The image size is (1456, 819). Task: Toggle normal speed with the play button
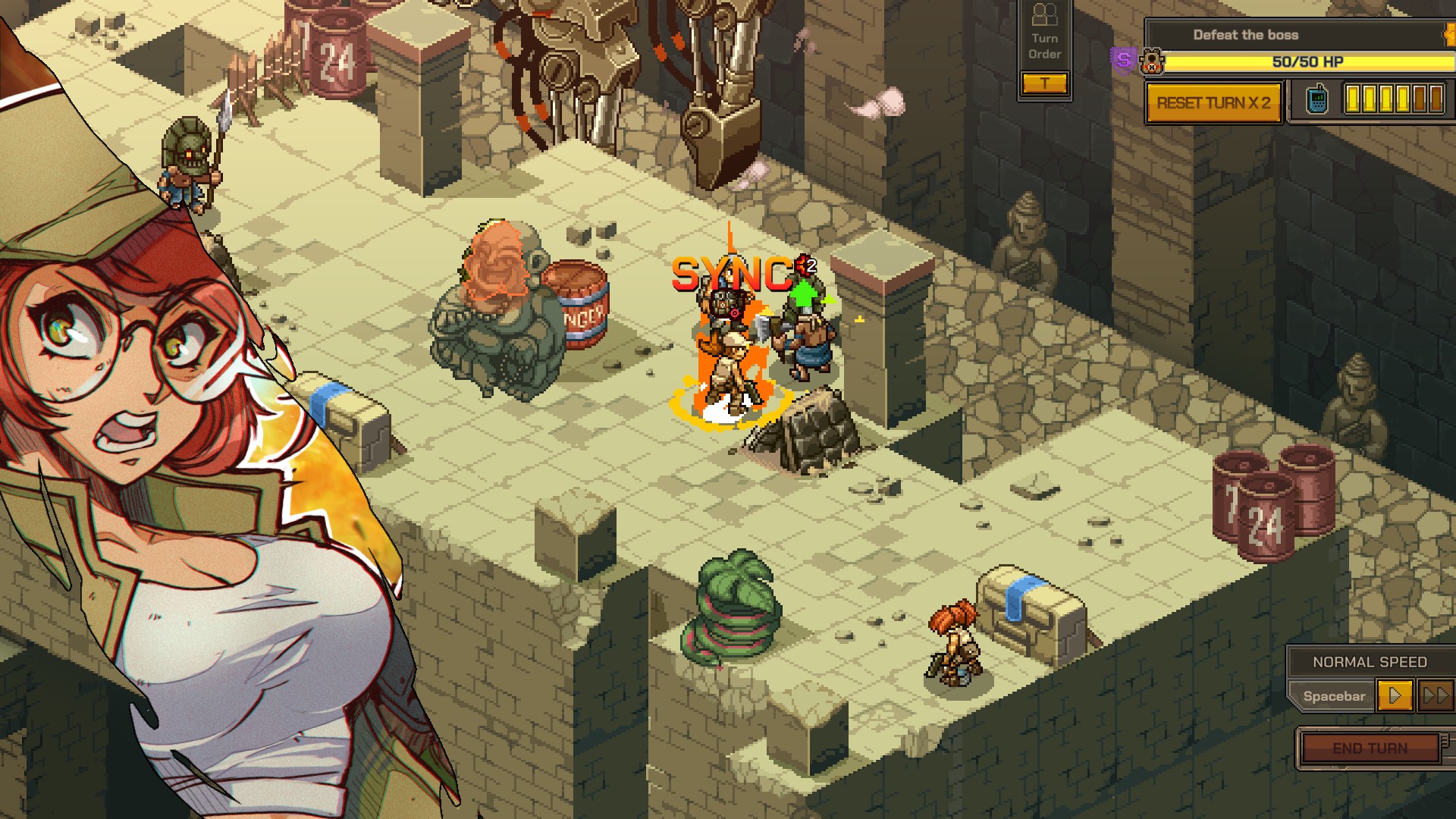[x=1394, y=695]
